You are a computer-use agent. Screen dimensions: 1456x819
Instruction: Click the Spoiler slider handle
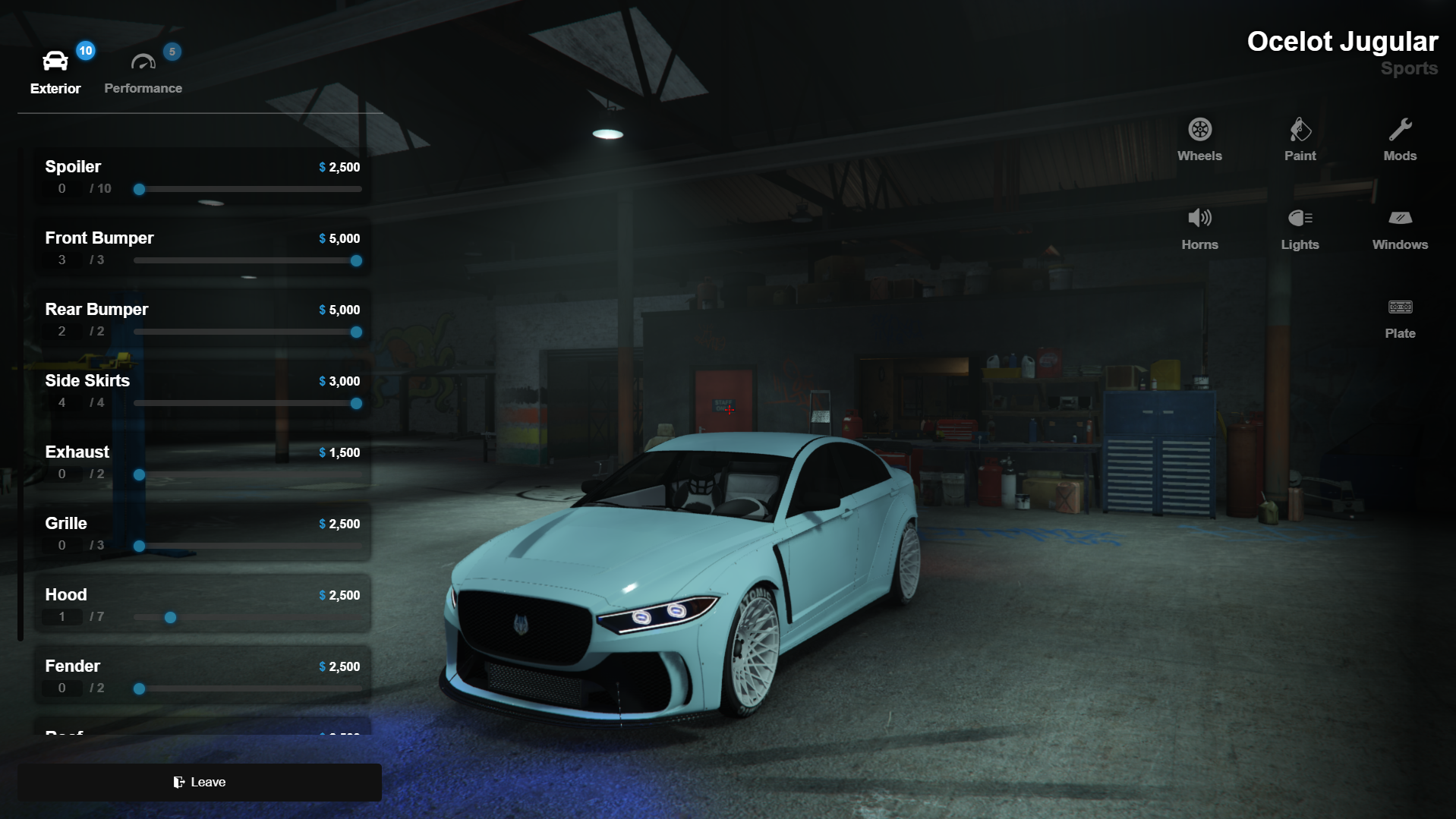(x=140, y=190)
